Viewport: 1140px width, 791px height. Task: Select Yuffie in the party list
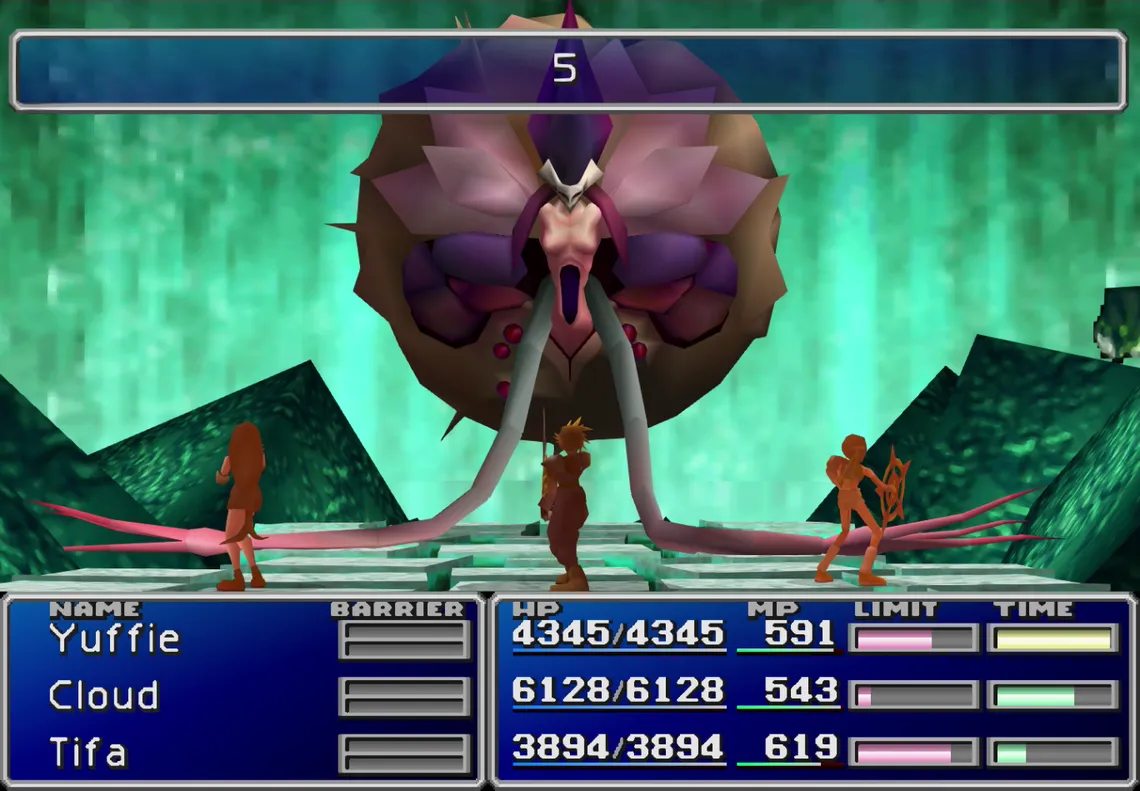[x=115, y=638]
